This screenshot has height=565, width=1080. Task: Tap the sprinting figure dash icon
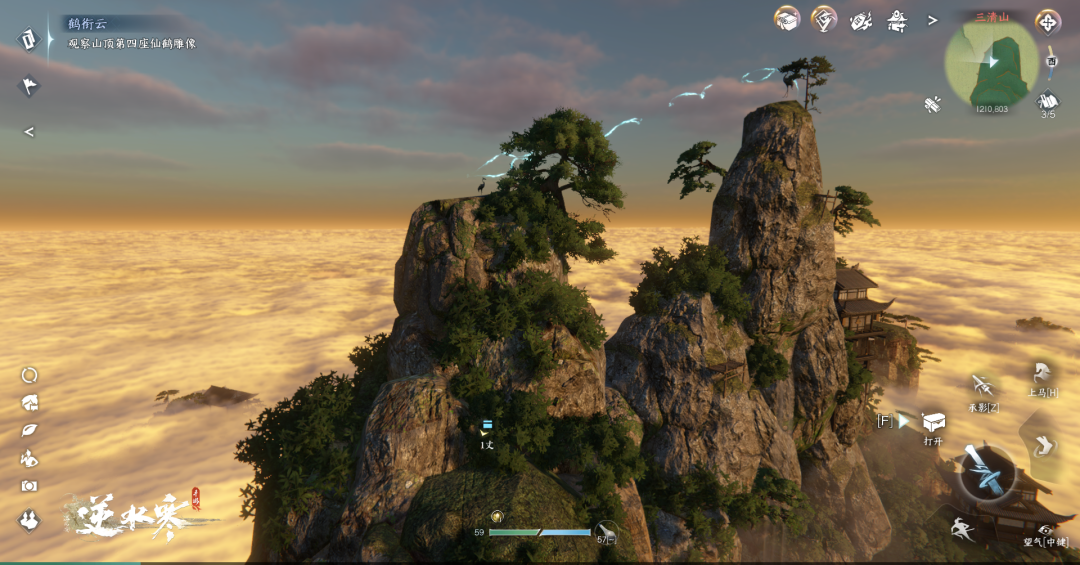tap(962, 529)
